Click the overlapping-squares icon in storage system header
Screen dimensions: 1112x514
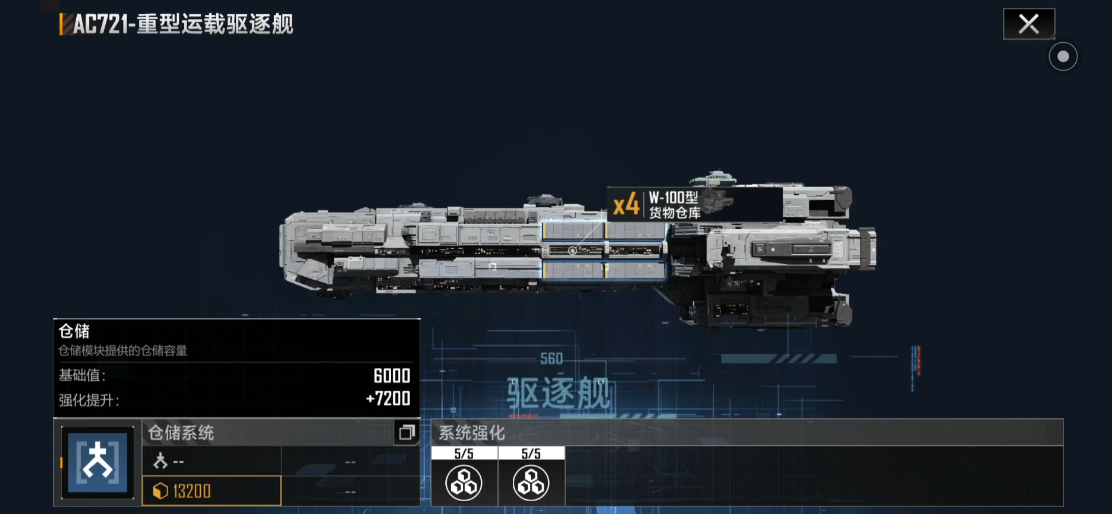(x=406, y=433)
